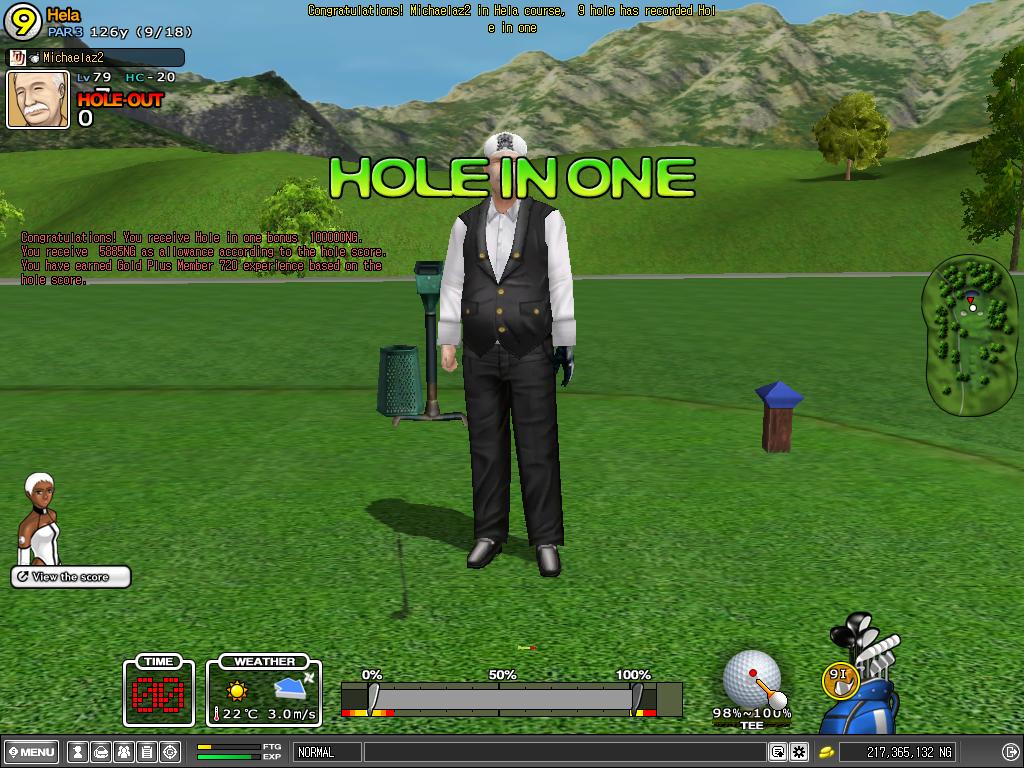Viewport: 1024px width, 768px height.
Task: Select the 9I club badge
Action: tap(838, 678)
